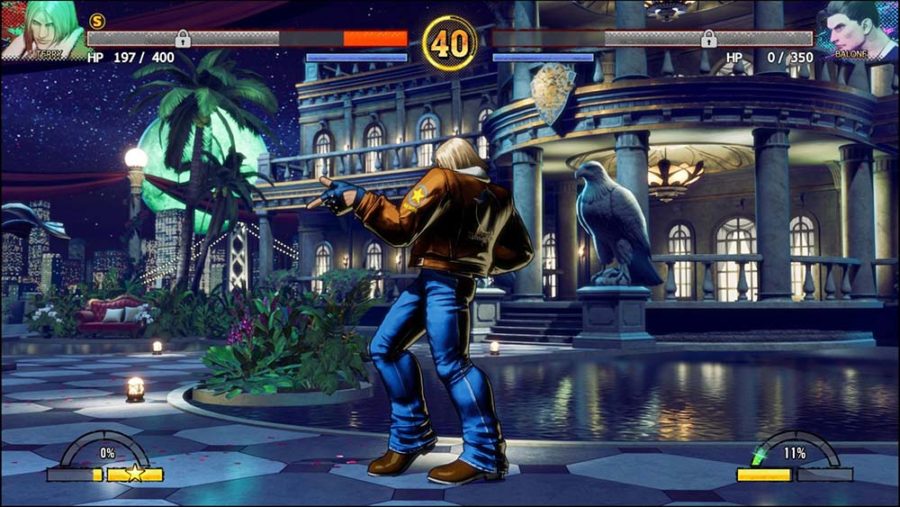Click Terry's character portrait
This screenshot has height=507, width=900.
tap(42, 30)
